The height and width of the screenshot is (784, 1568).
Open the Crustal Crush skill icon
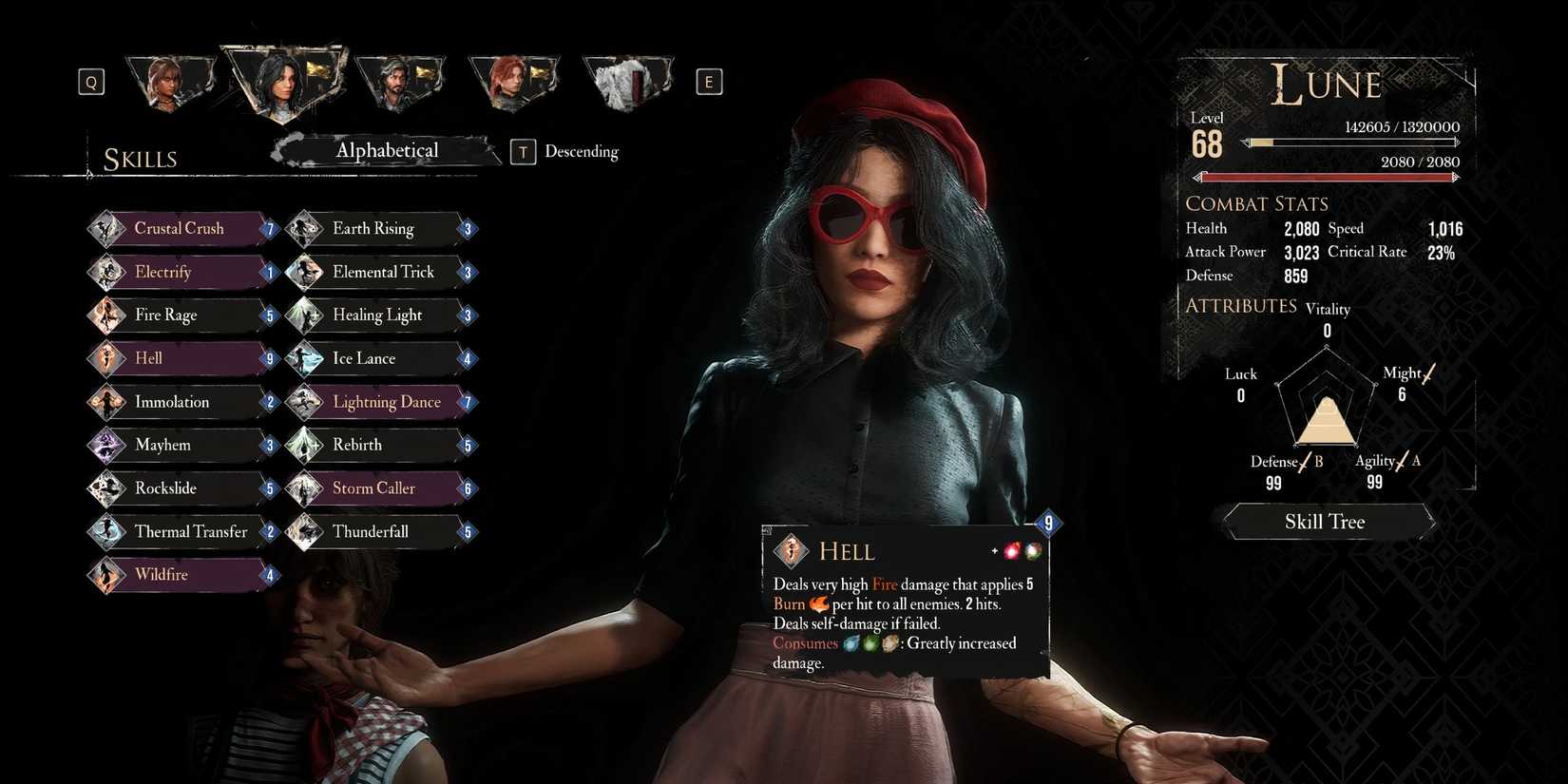coord(107,228)
